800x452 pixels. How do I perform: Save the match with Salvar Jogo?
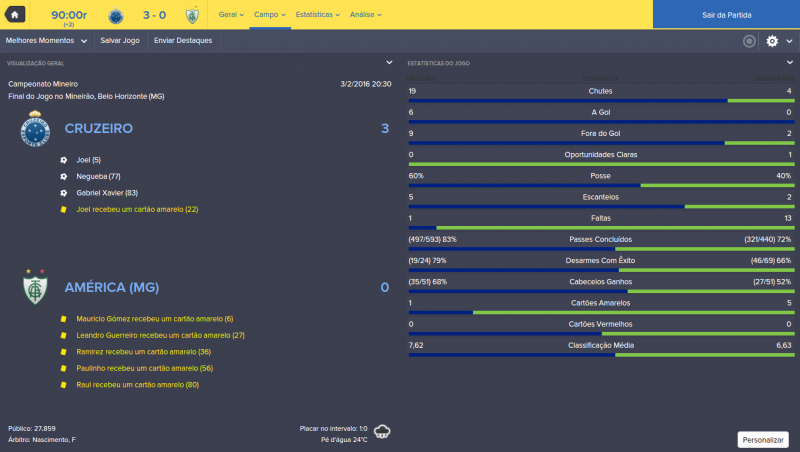120,41
